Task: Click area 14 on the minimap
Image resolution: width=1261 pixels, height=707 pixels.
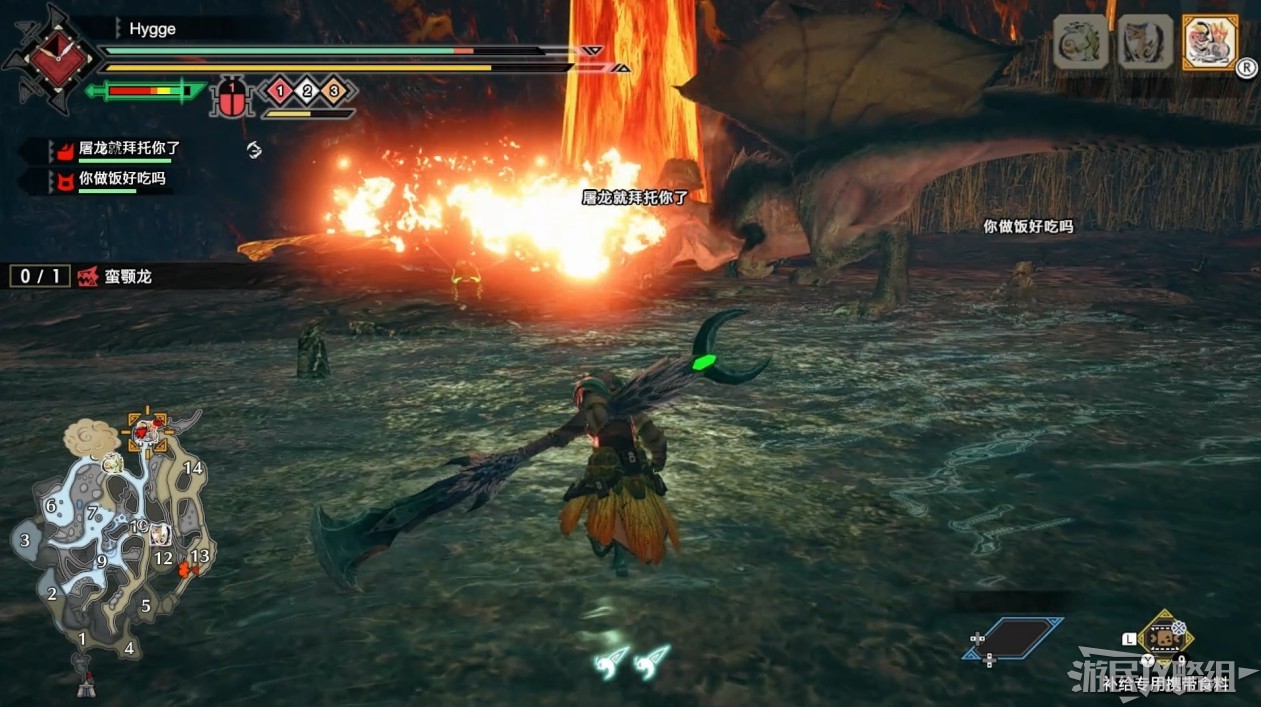Action: click(193, 467)
